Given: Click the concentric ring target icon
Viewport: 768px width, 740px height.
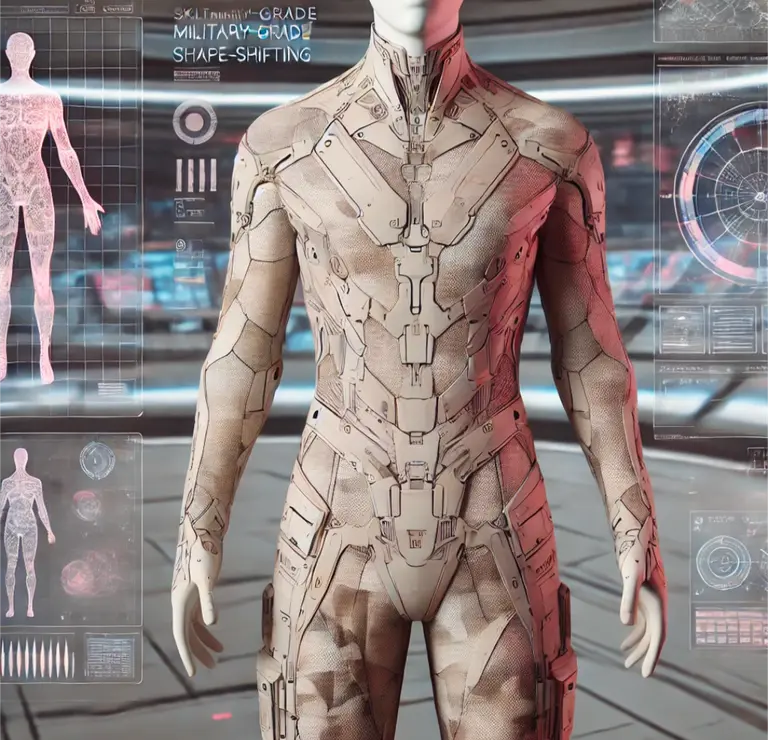Looking at the screenshot, I should click(x=194, y=122).
